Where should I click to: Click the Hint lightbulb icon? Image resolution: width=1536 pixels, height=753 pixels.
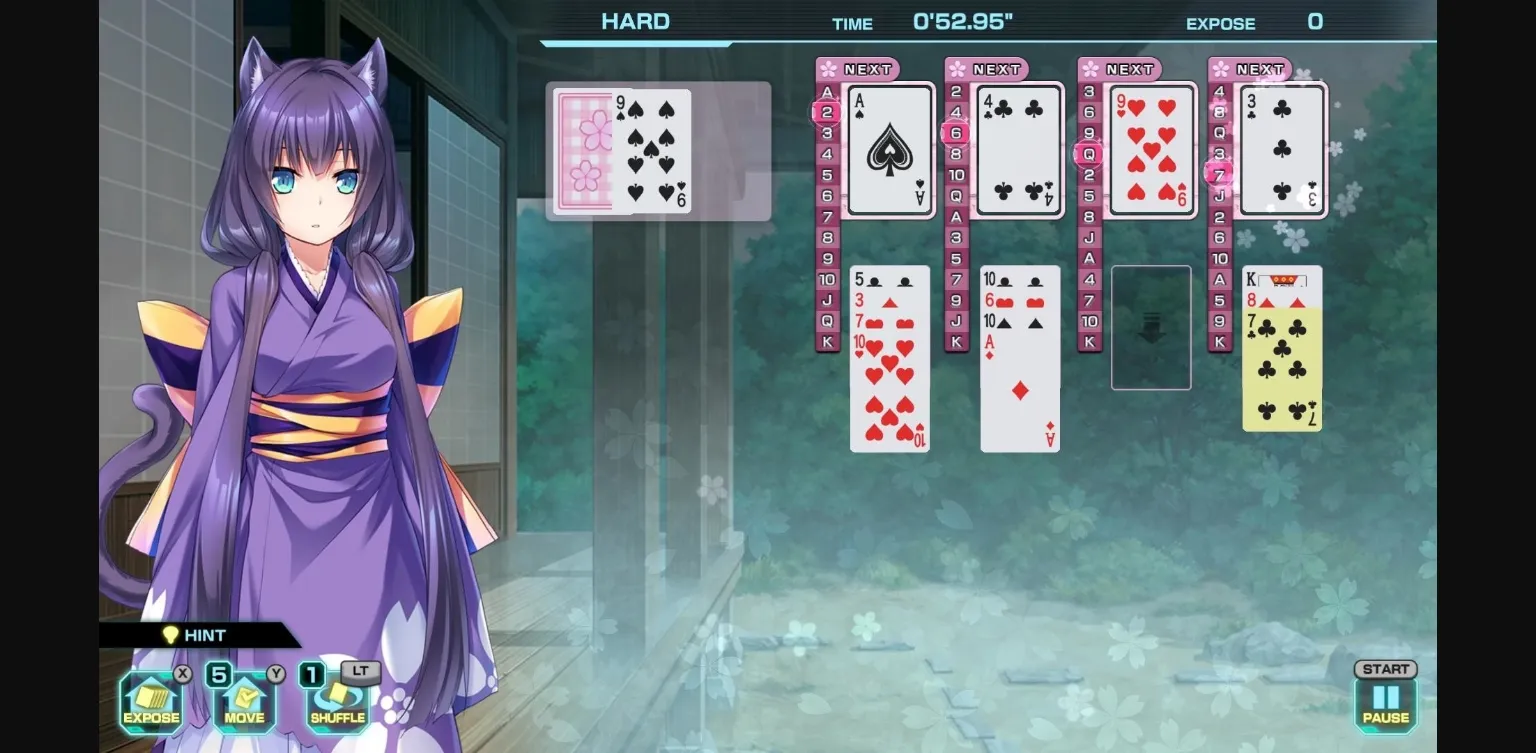[170, 635]
